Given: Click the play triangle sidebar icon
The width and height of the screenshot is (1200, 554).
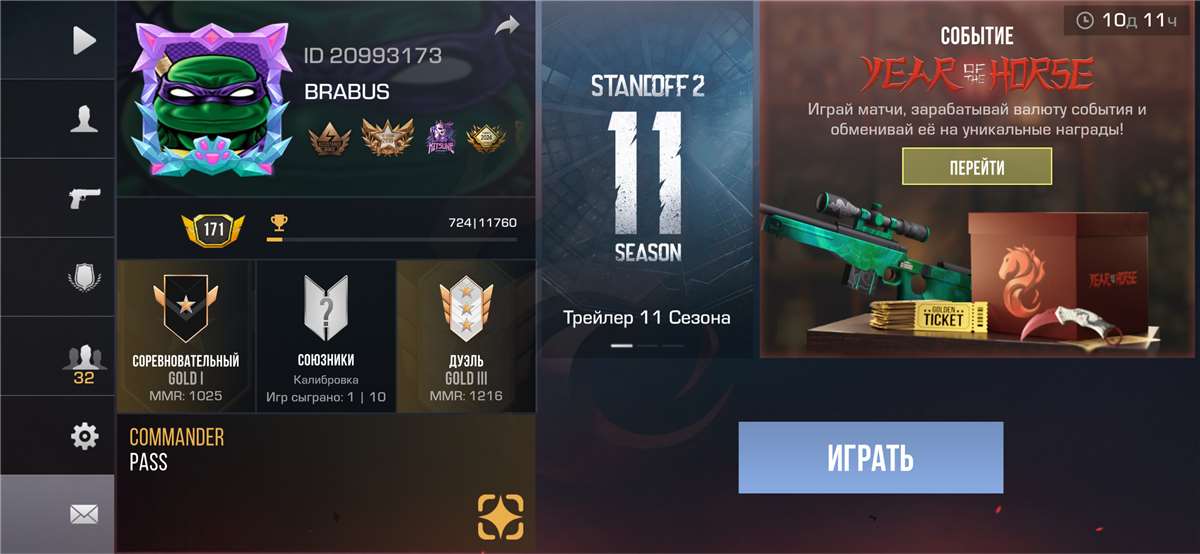Looking at the screenshot, I should 85,40.
